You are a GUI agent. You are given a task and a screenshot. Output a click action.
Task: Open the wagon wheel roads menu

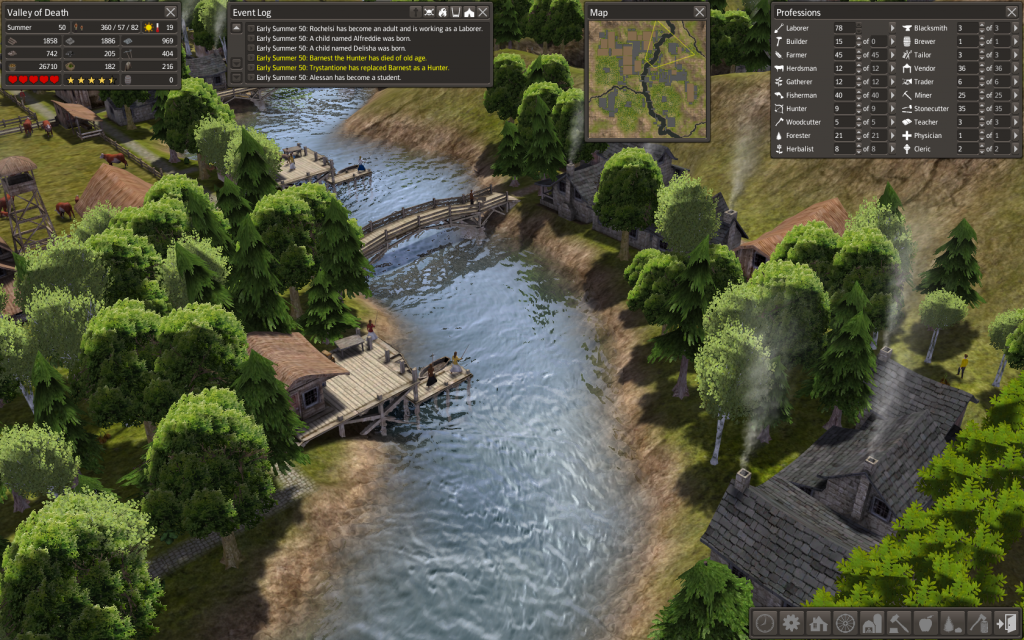click(x=845, y=622)
